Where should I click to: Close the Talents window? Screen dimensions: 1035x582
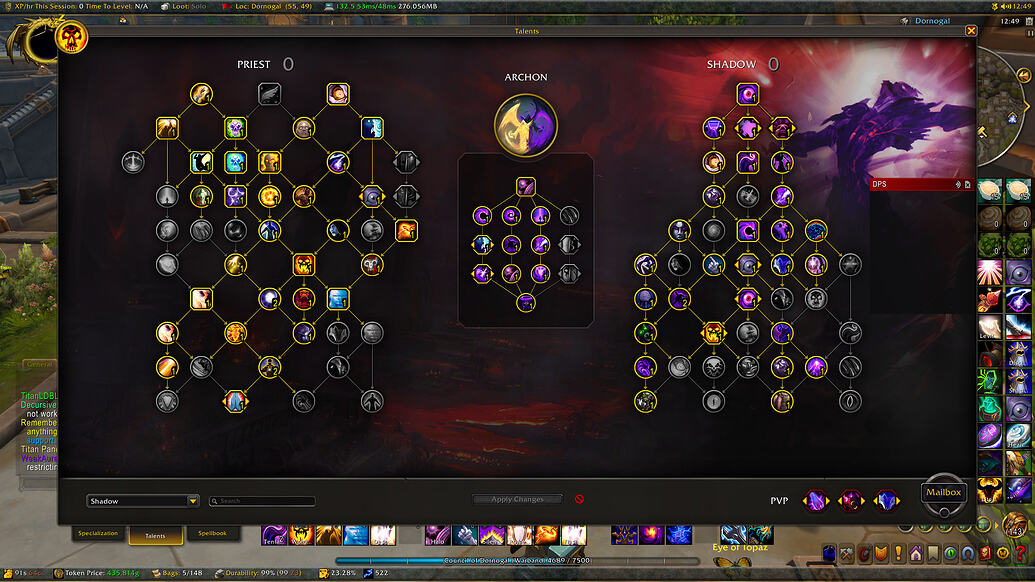point(971,31)
